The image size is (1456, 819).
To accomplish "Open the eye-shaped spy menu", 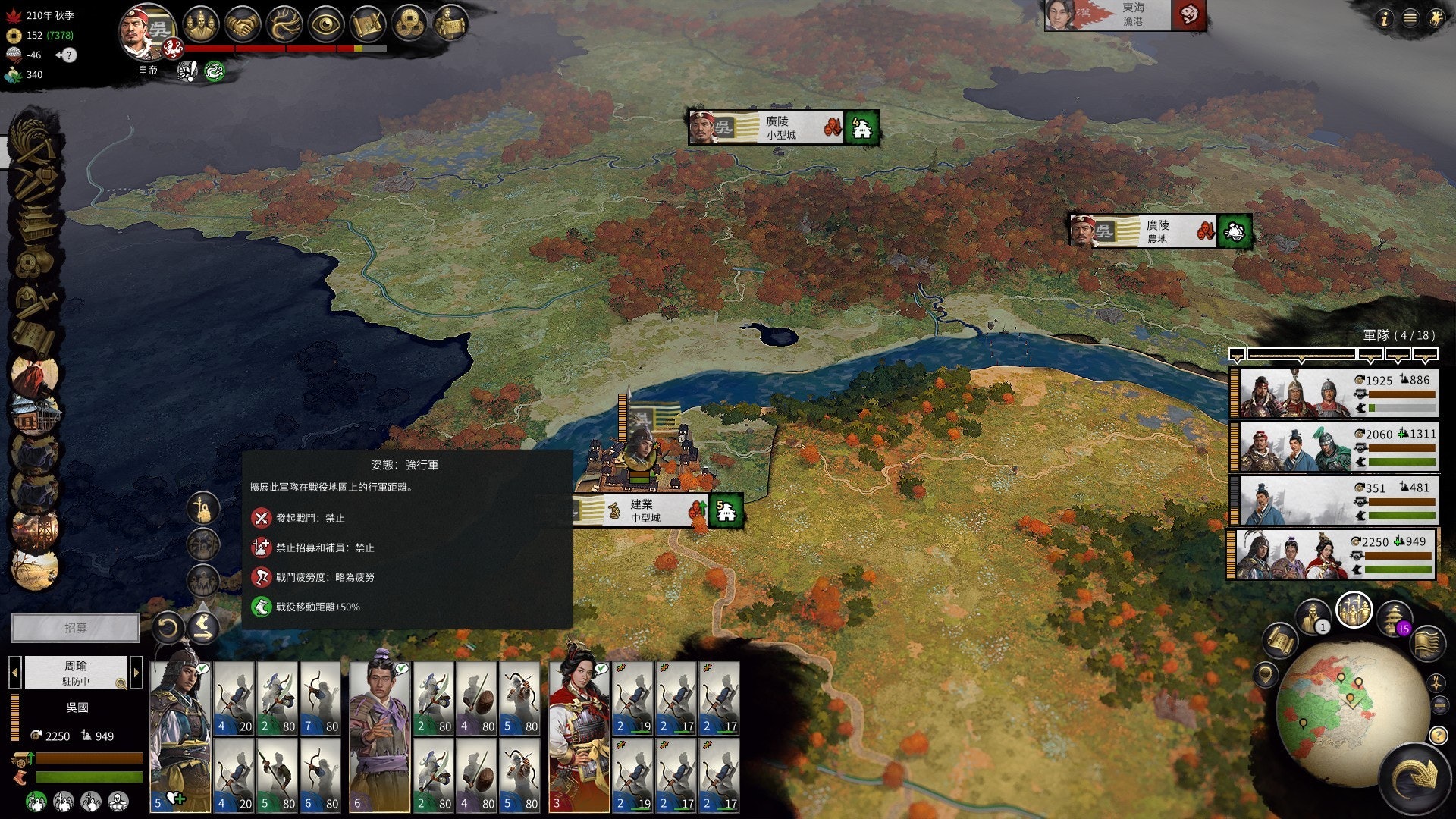I will pyautogui.click(x=327, y=25).
